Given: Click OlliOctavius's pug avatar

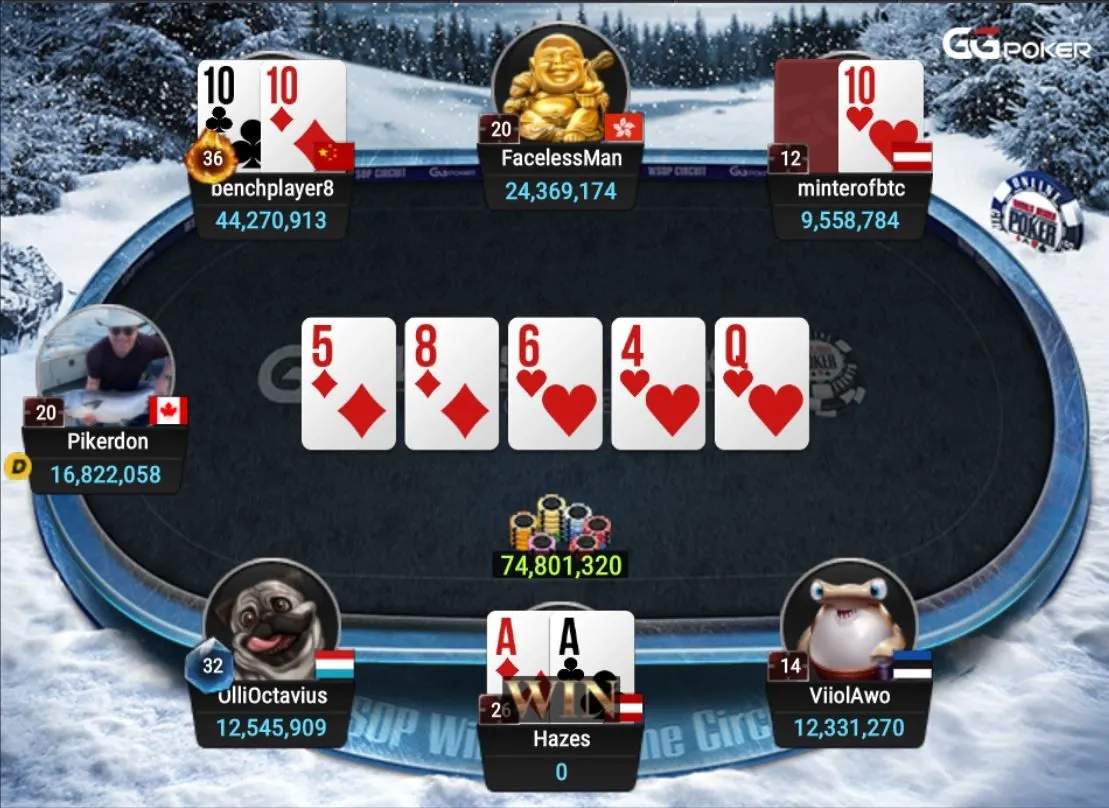Looking at the screenshot, I should pos(272,622).
